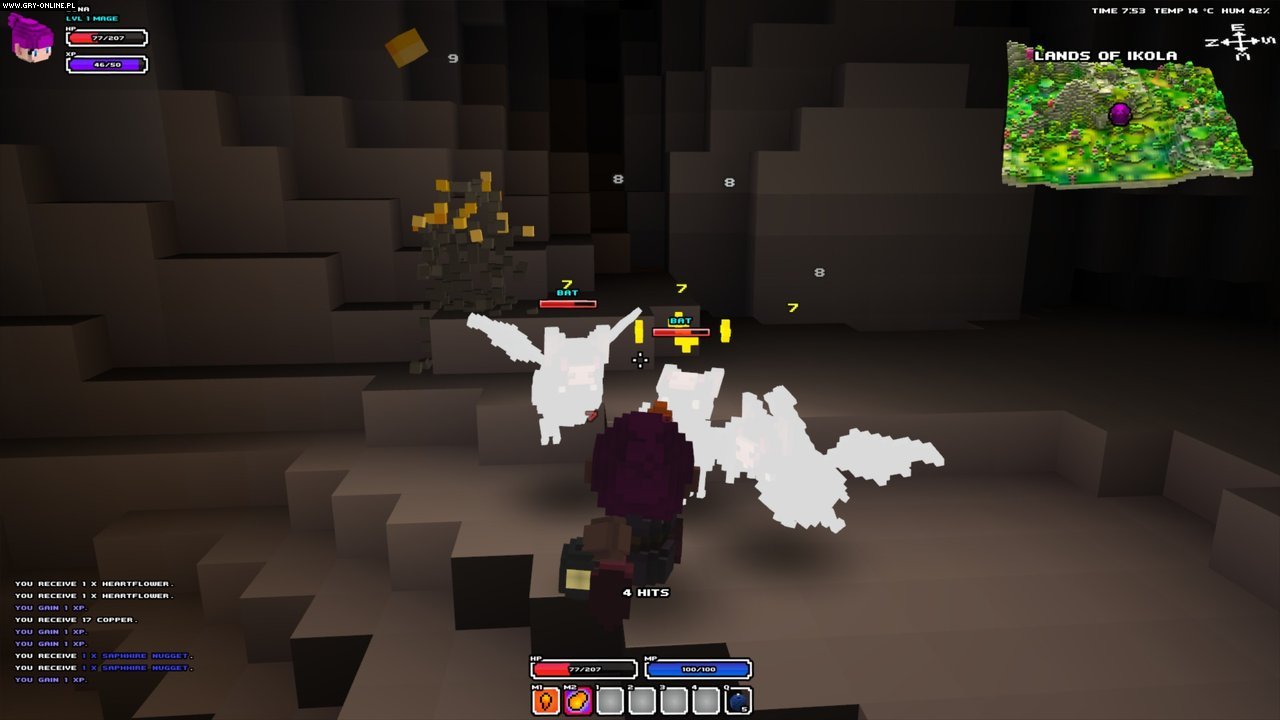This screenshot has width=1280, height=720.
Task: Click the HP bar showing 77/207
Action: [106, 38]
